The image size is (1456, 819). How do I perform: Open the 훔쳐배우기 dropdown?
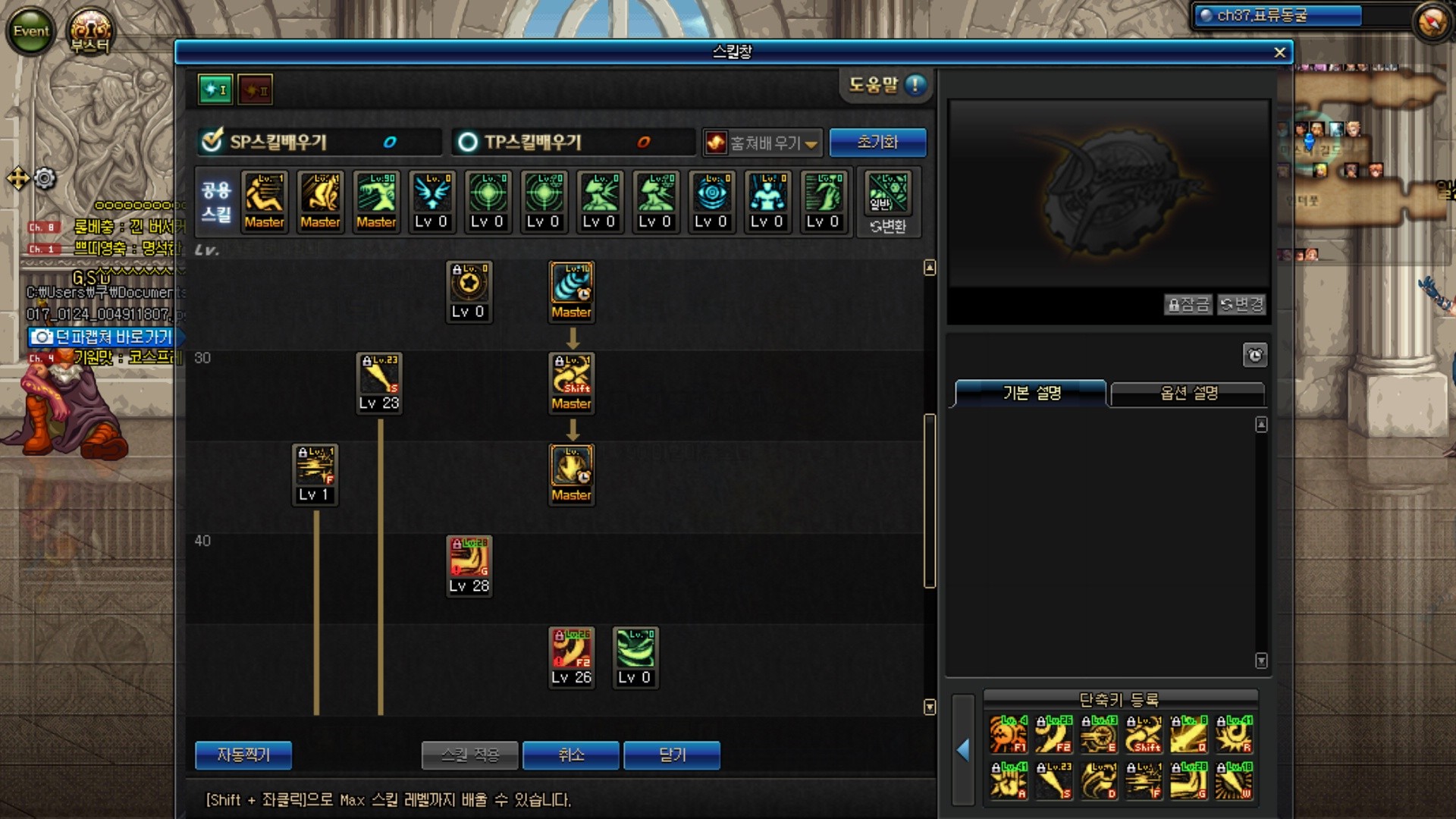point(763,143)
